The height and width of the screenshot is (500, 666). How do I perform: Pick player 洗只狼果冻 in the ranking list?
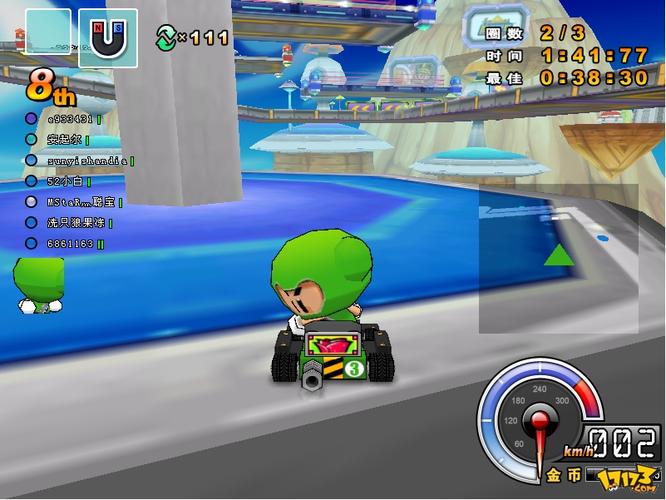point(76,222)
